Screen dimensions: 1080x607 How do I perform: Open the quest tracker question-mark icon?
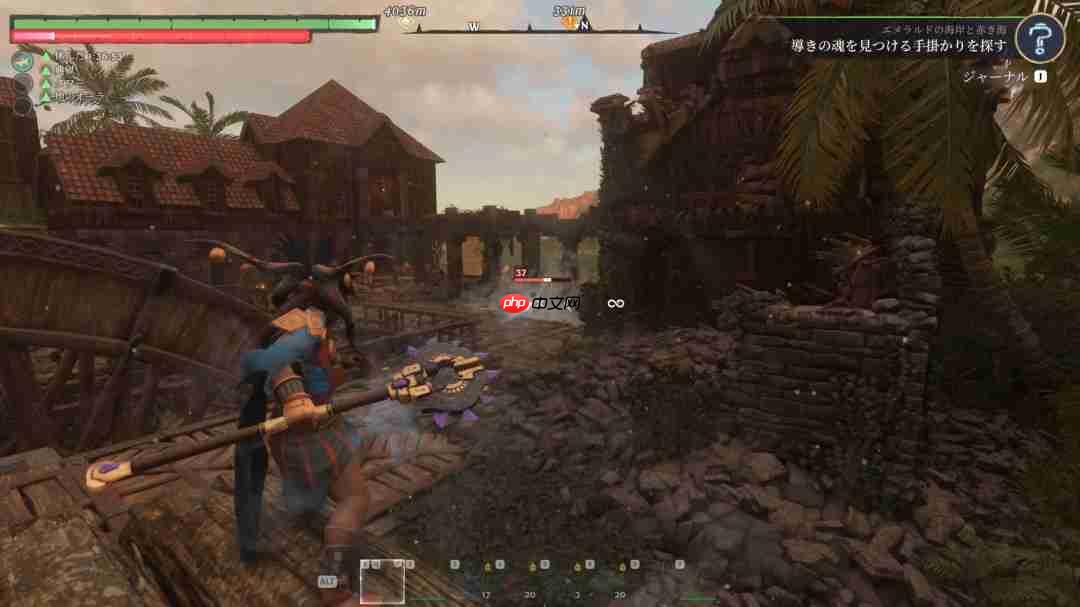pos(1039,39)
